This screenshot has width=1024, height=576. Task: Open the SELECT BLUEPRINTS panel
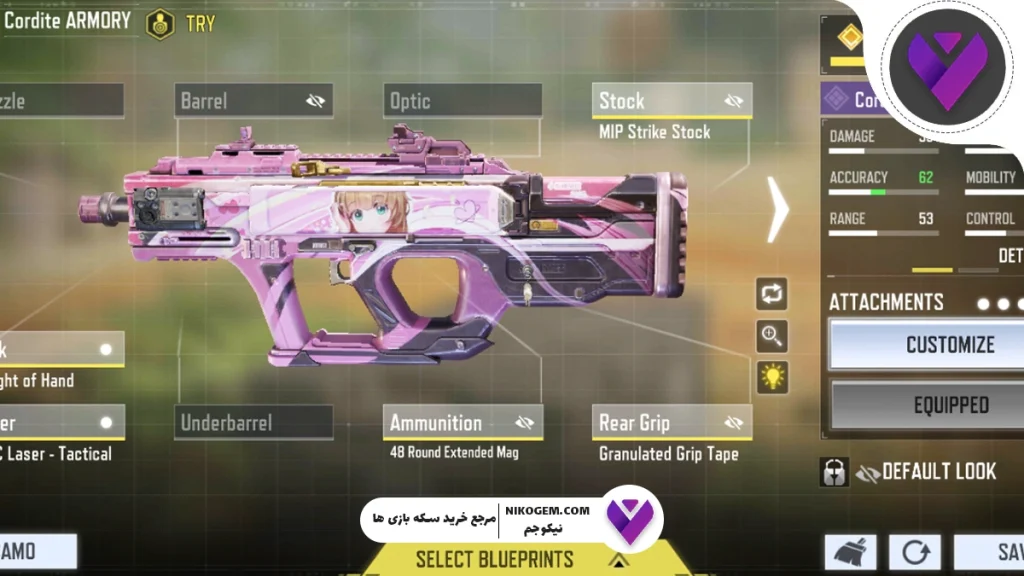point(496,558)
